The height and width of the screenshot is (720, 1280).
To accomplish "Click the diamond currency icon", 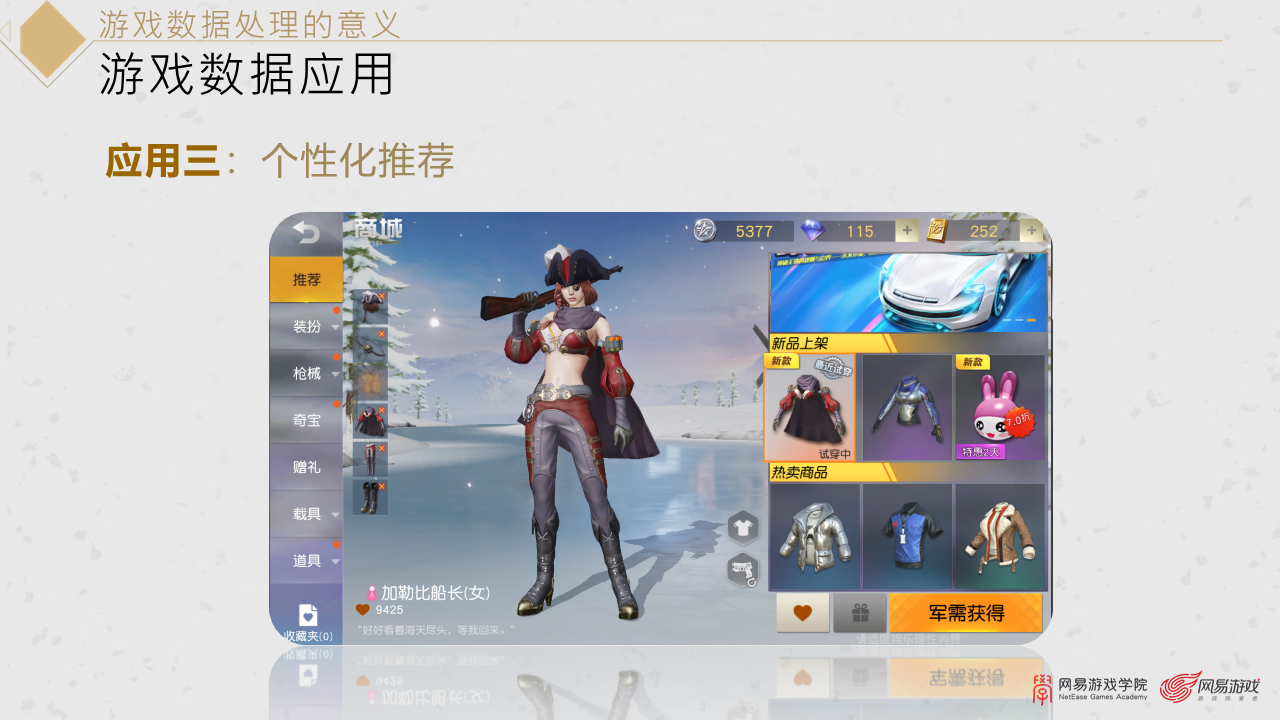I will tap(813, 231).
